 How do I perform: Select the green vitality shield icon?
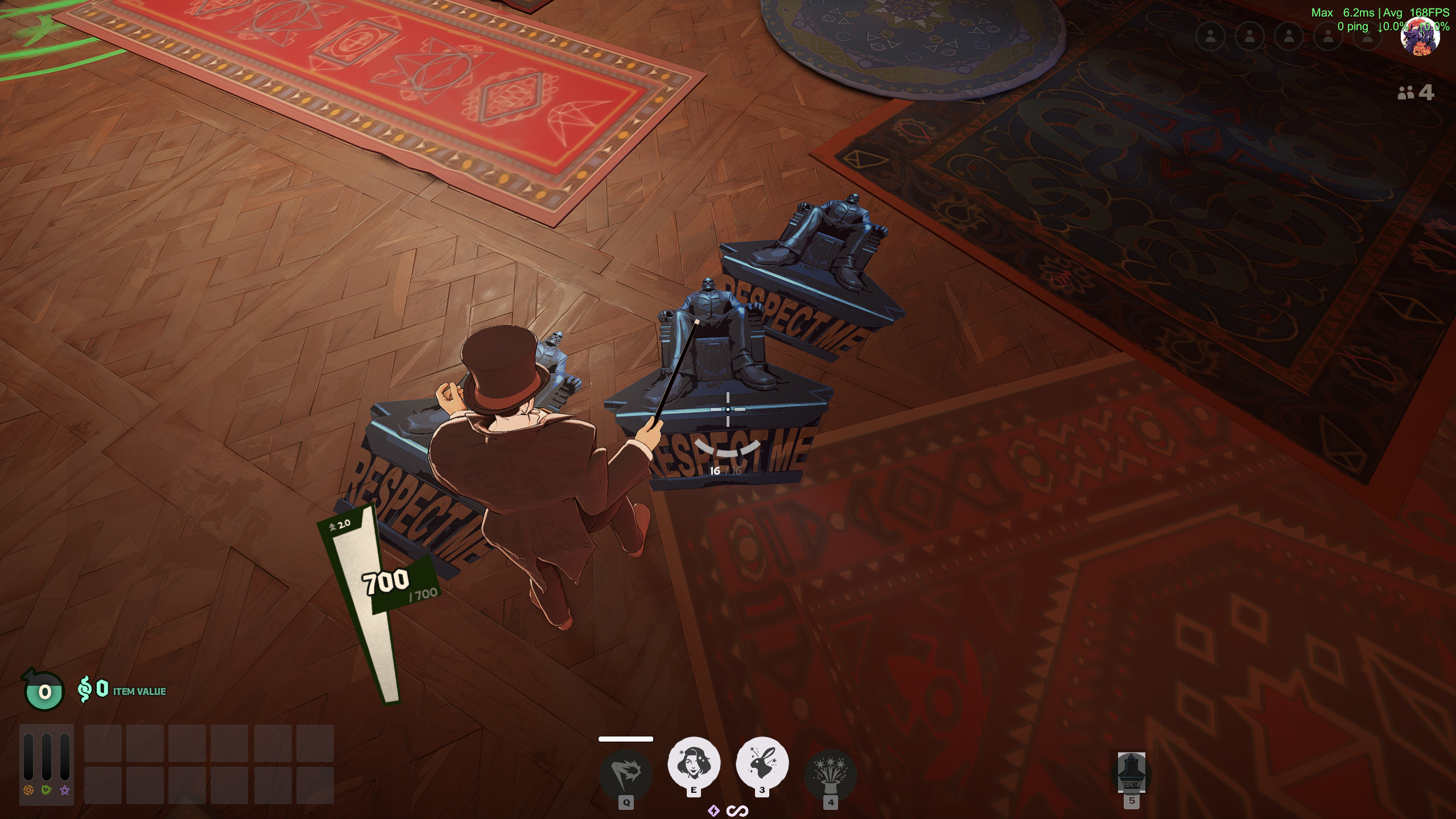(x=47, y=790)
